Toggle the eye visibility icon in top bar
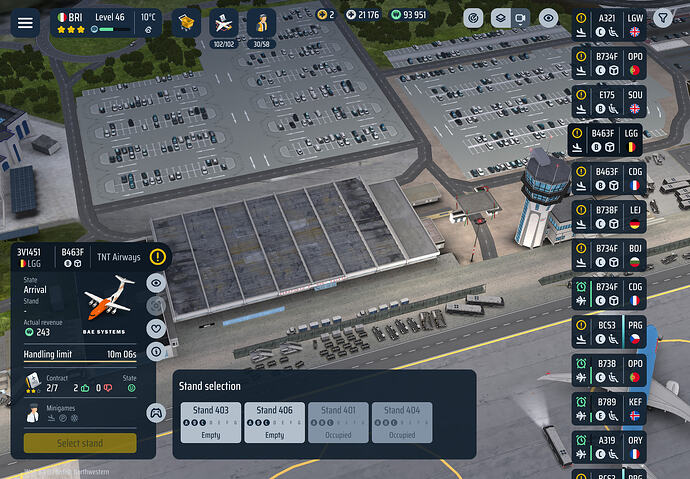 [x=548, y=18]
